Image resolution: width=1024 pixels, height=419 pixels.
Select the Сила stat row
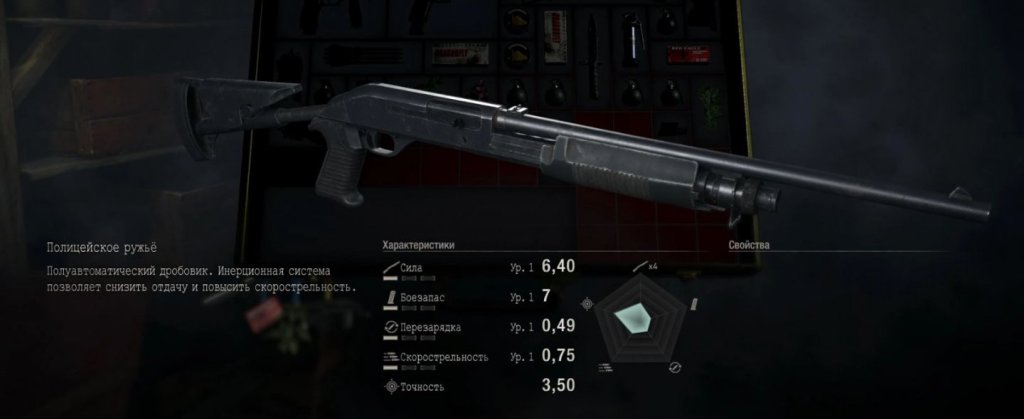pos(480,268)
